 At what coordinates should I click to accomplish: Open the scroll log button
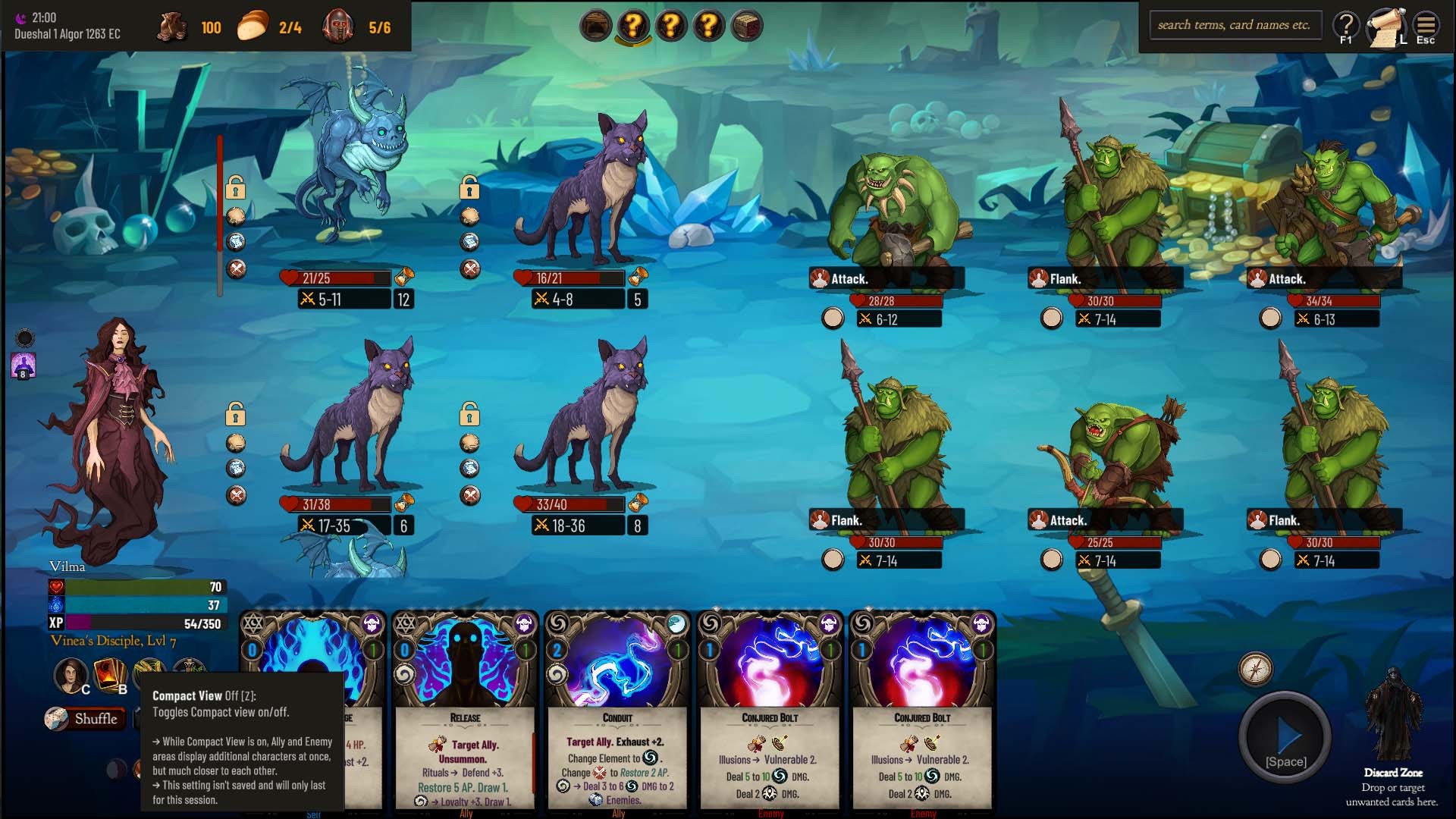point(1385,27)
